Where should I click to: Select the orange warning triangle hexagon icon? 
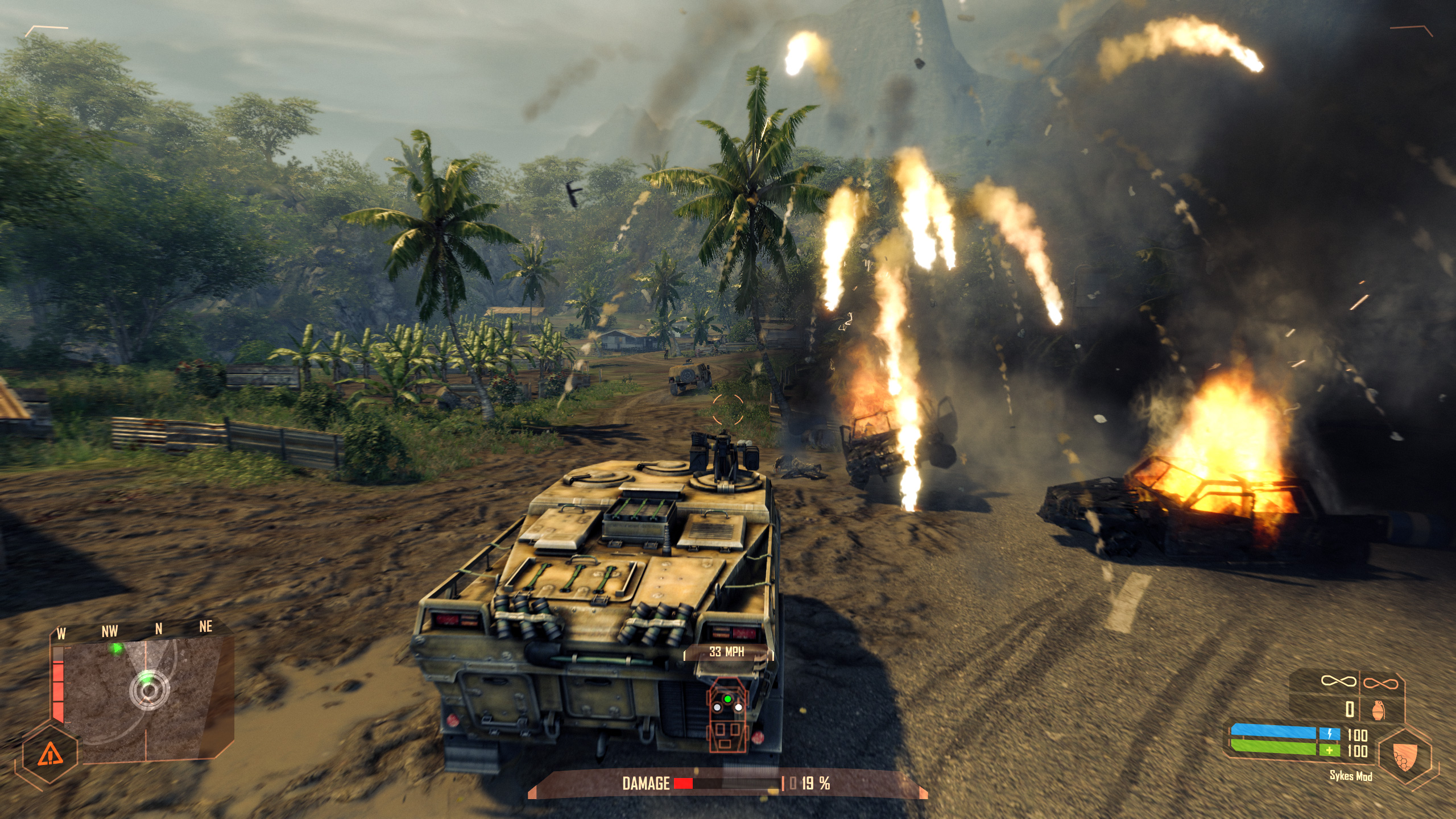tap(51, 755)
